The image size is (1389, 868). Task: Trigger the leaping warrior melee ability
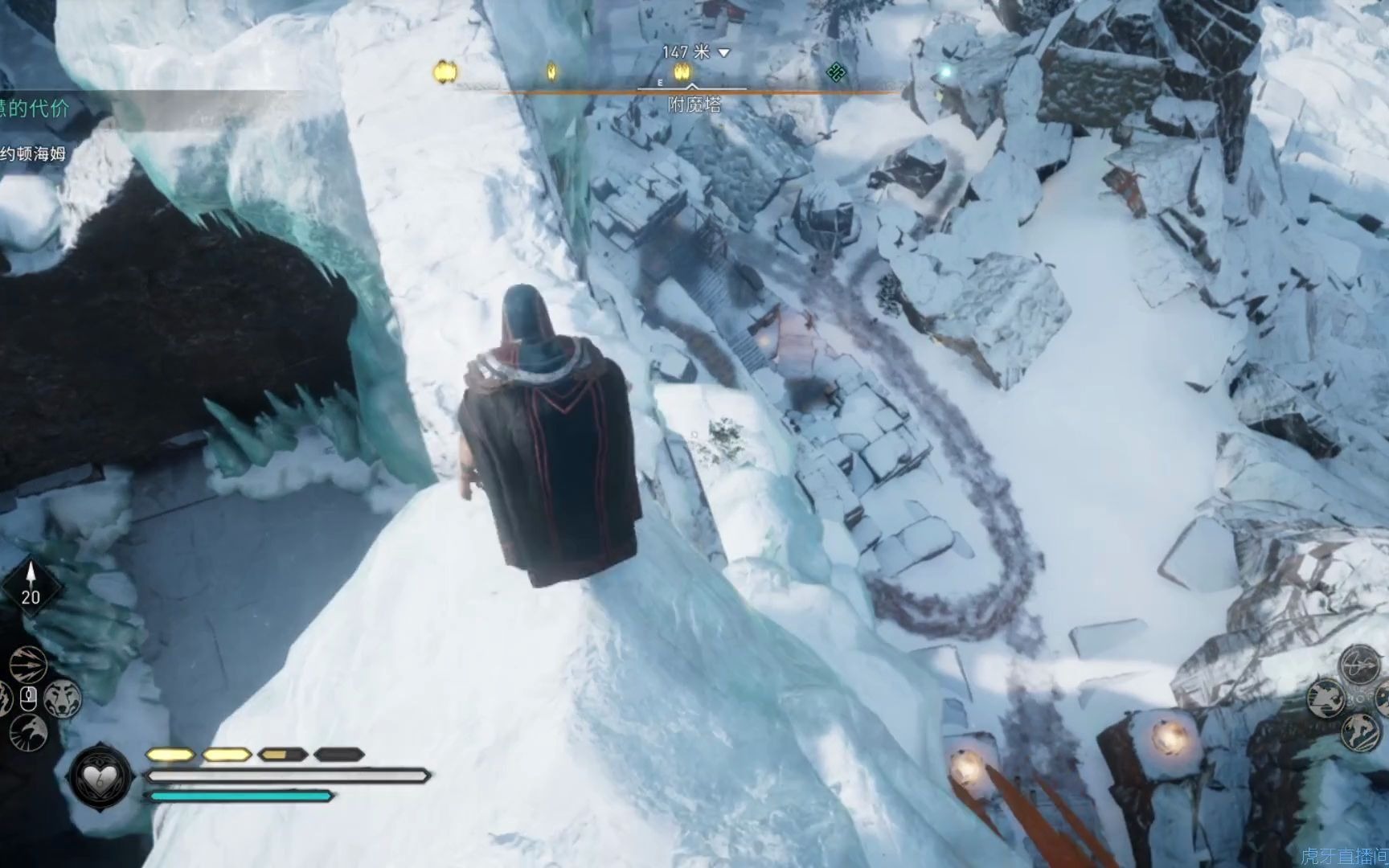(x=1325, y=698)
